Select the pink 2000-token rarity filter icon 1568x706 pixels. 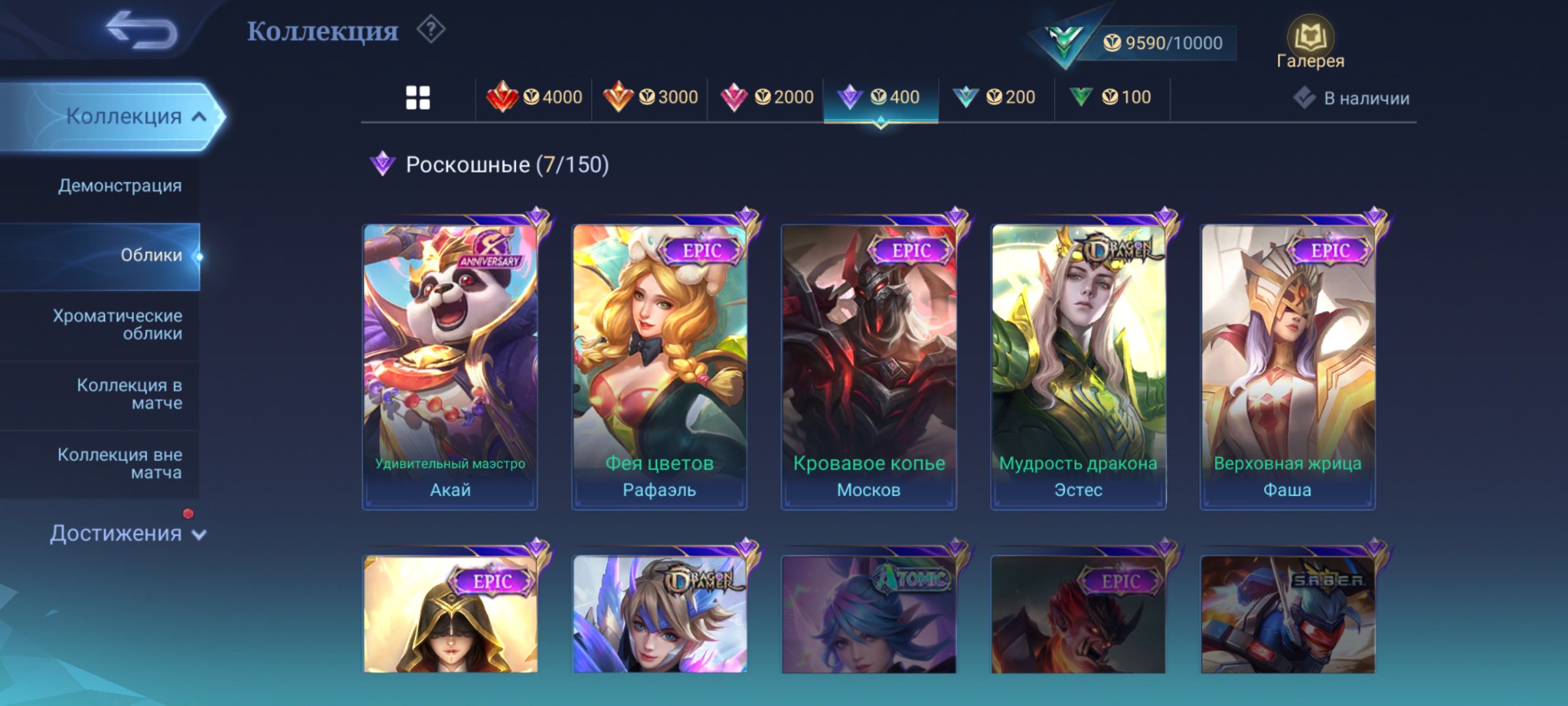[735, 97]
